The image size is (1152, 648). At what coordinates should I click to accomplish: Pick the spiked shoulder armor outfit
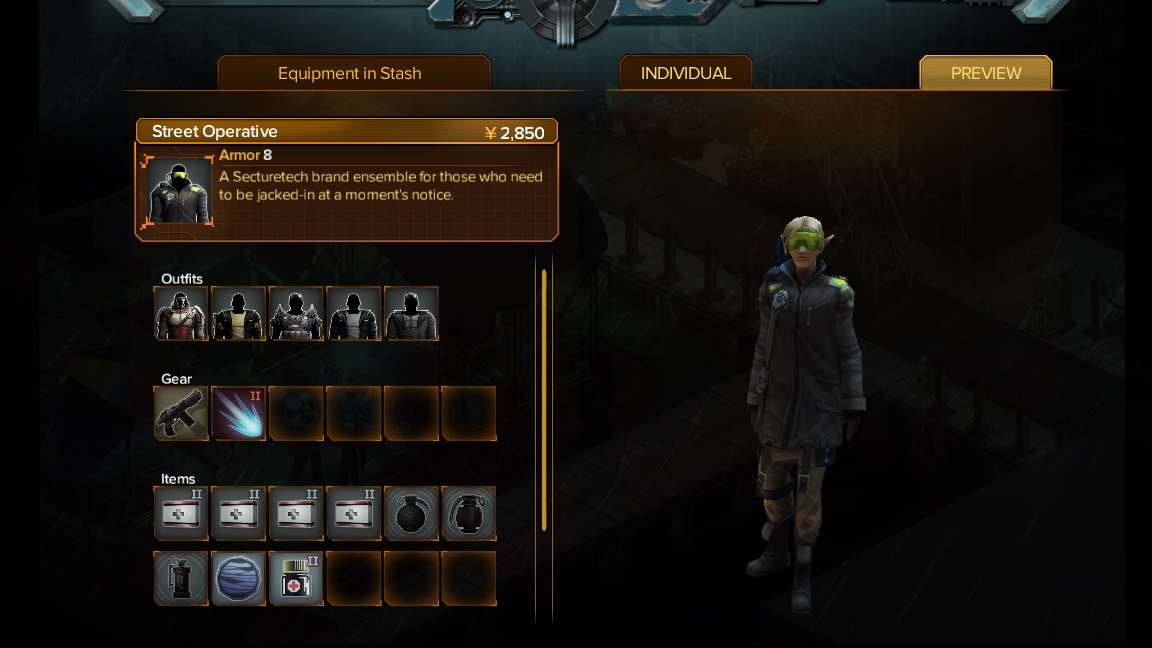pos(296,313)
